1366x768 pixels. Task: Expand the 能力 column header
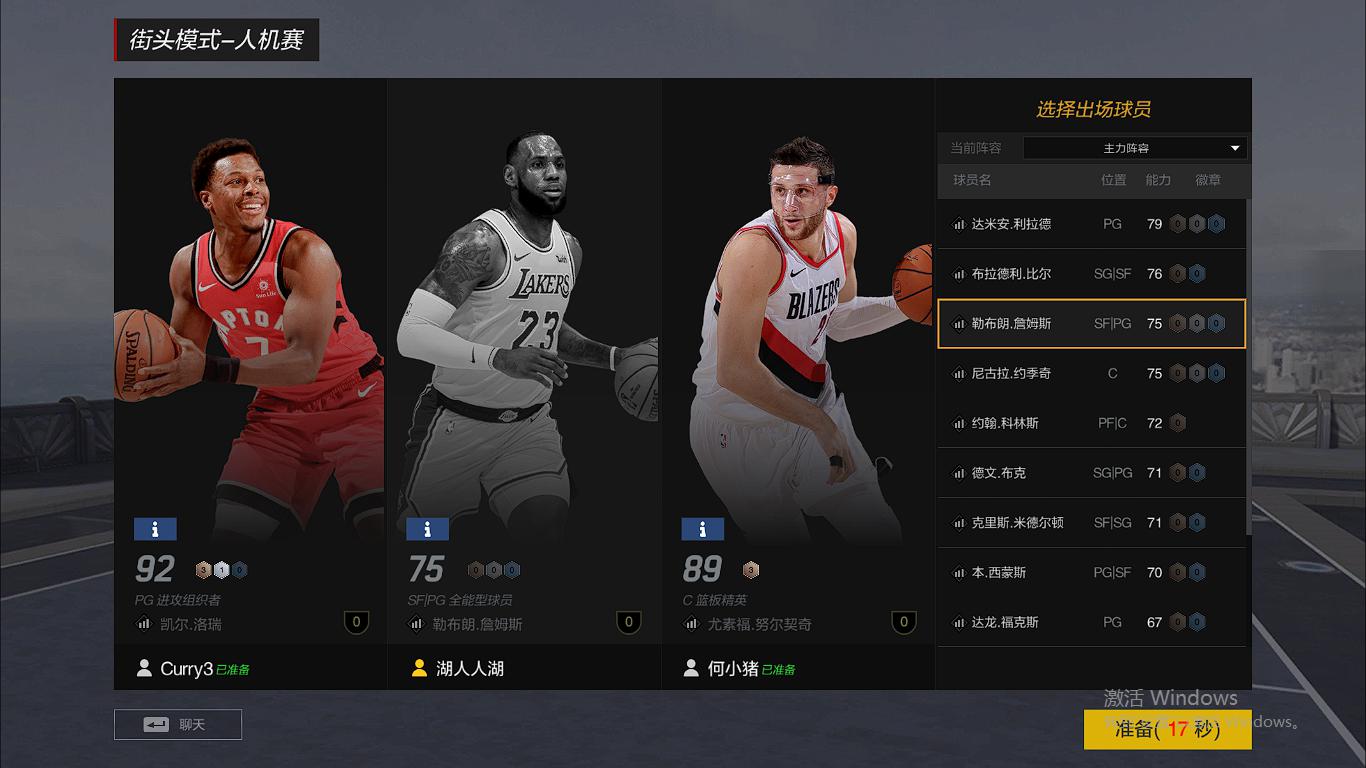click(x=1157, y=181)
